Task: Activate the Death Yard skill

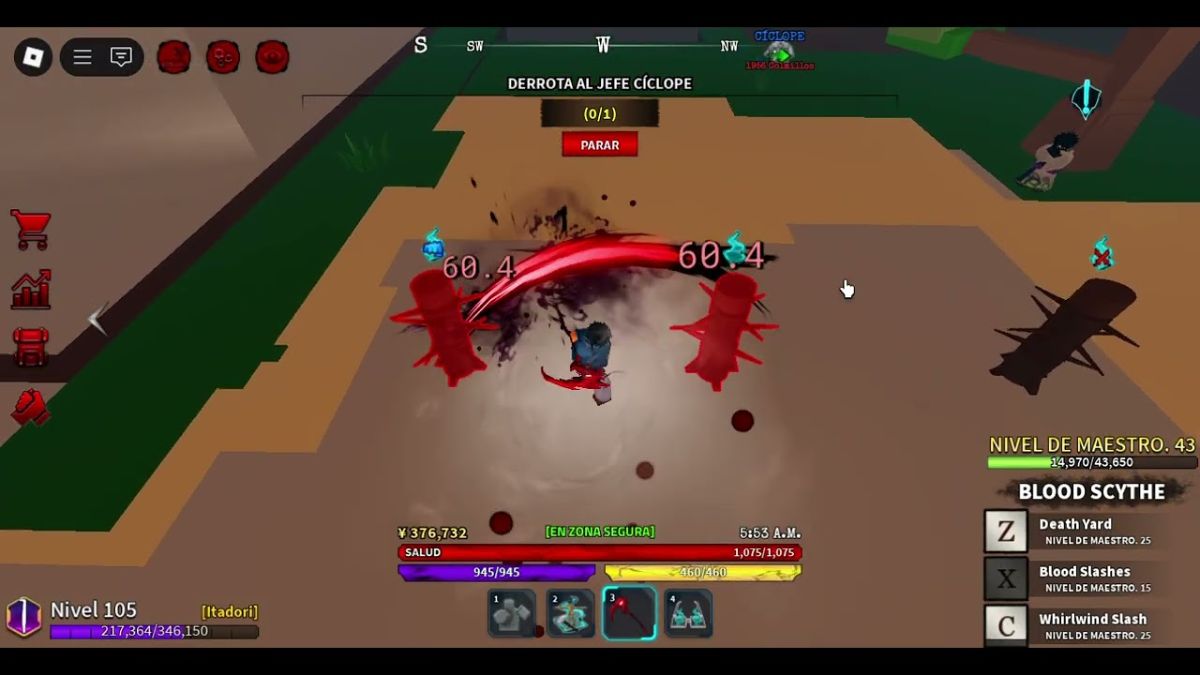Action: coord(1006,532)
